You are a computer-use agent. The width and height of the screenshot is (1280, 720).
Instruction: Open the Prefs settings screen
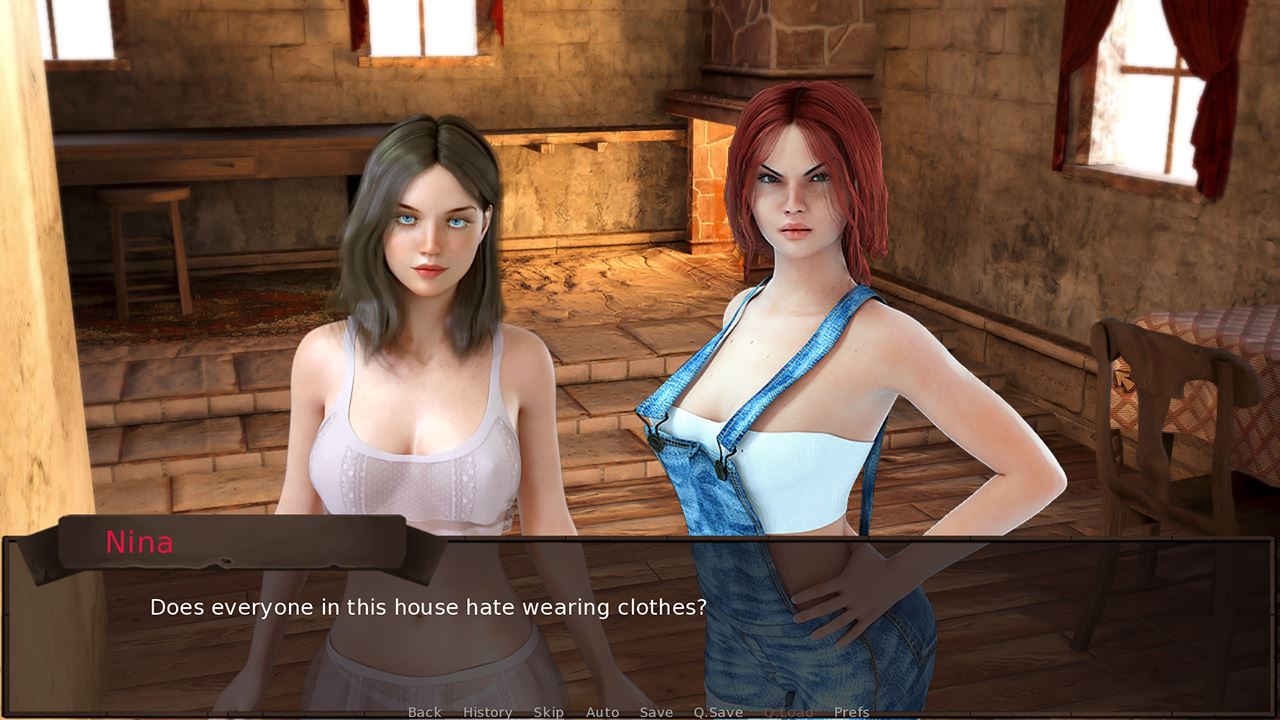[852, 712]
